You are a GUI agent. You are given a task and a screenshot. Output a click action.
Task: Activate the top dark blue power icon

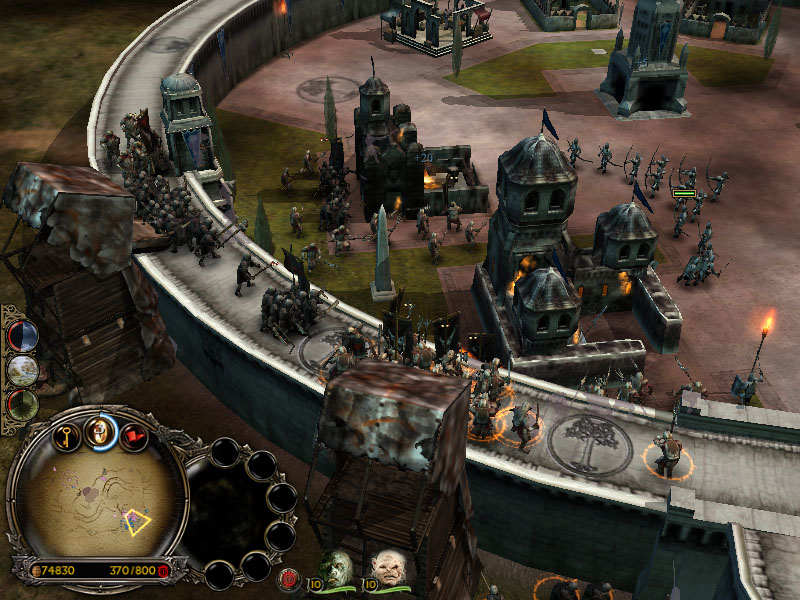pos(22,336)
